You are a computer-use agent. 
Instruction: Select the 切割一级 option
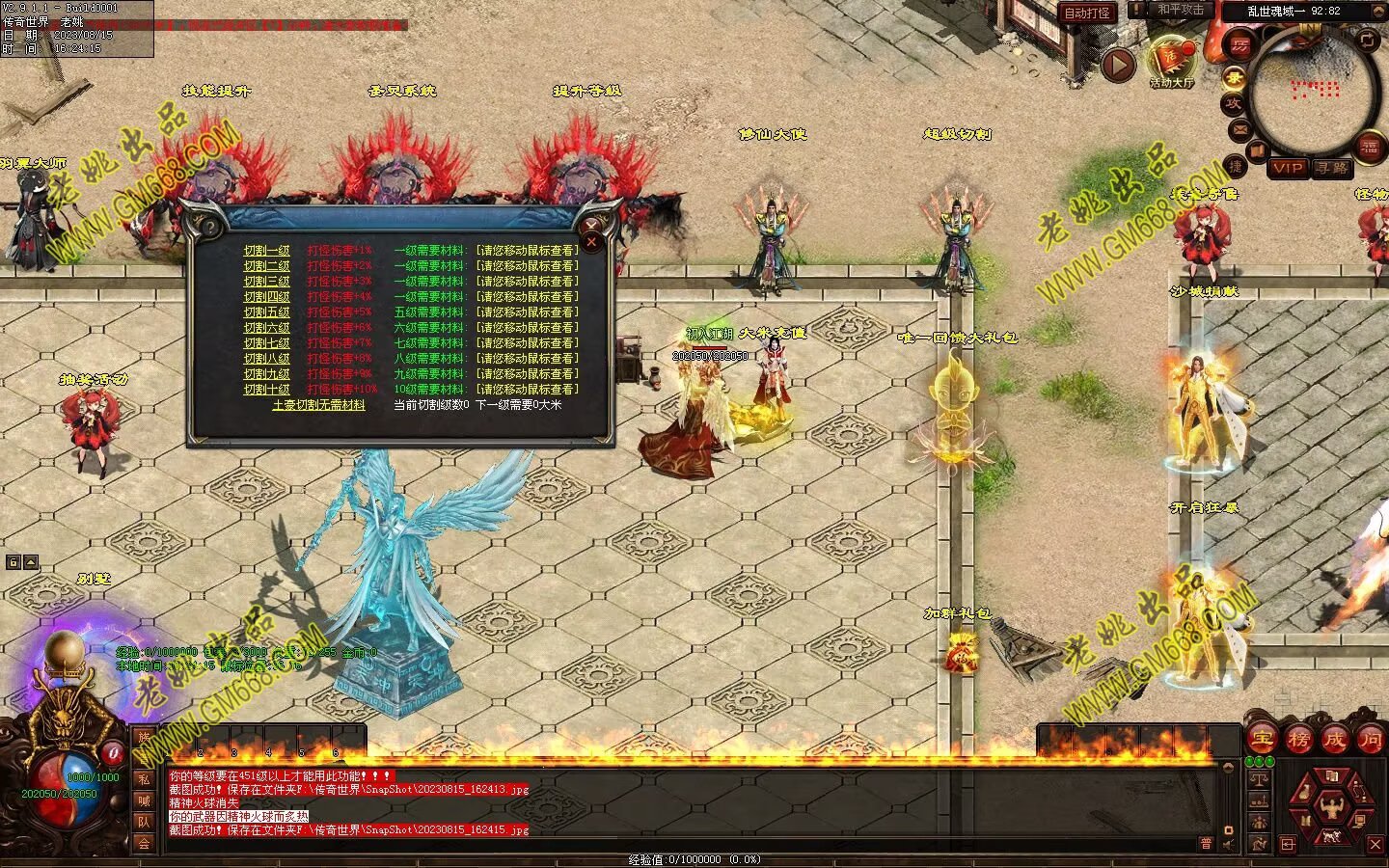coord(266,251)
